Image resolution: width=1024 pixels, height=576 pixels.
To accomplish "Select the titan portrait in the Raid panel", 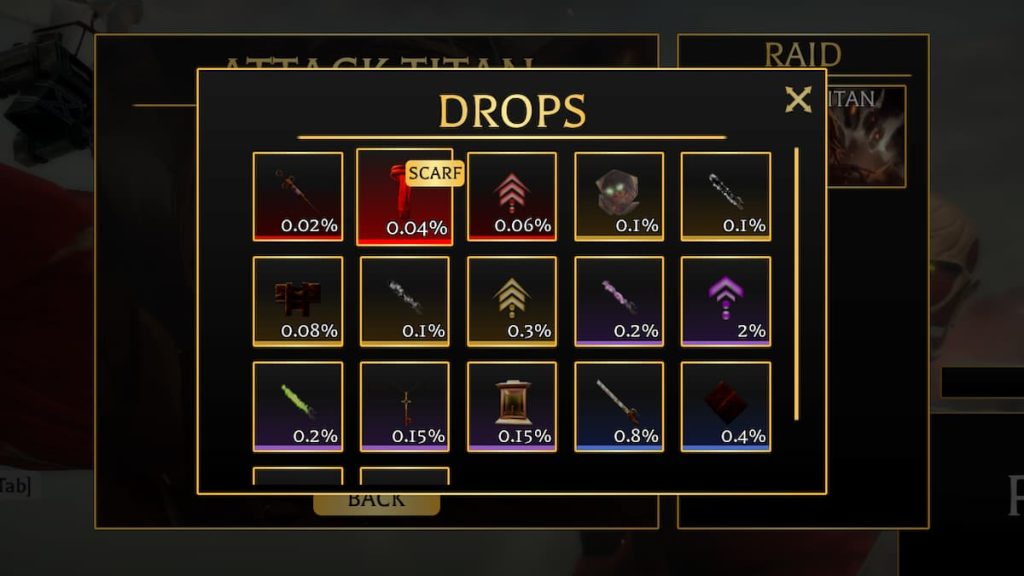I will tap(868, 137).
